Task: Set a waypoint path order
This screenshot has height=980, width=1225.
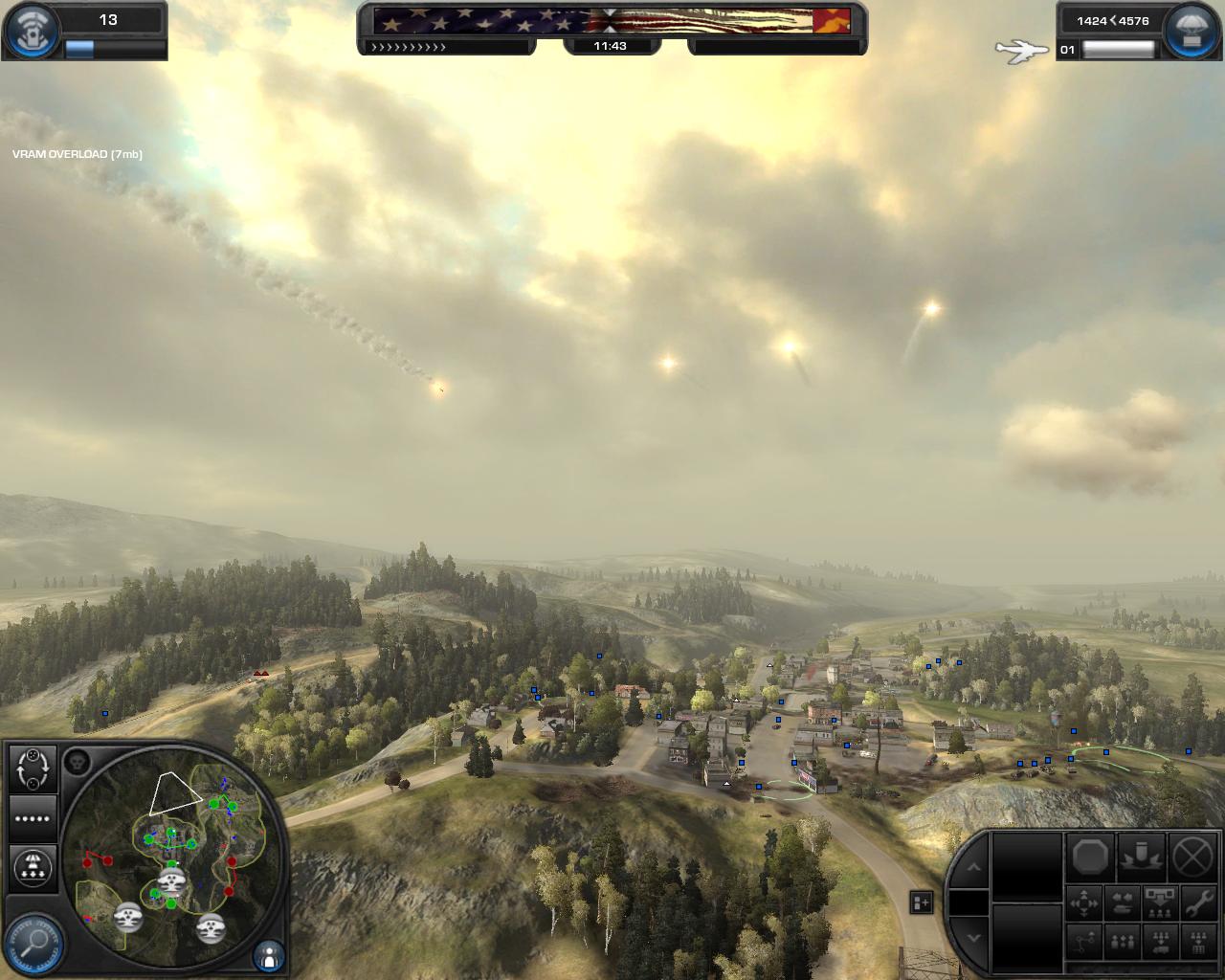Action: point(1084,942)
